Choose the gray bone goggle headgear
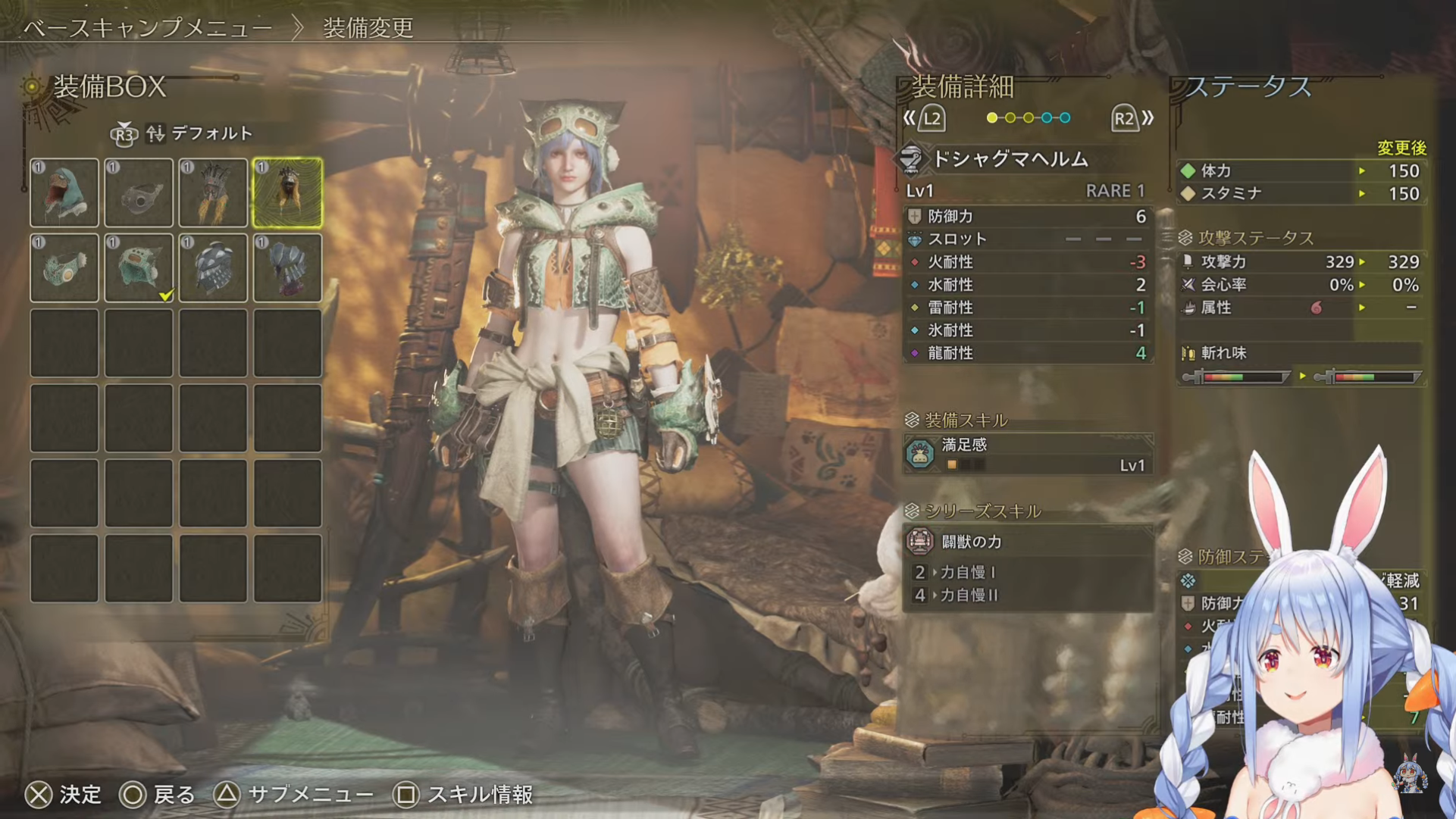Screen dimensions: 1456x819 click(x=139, y=192)
